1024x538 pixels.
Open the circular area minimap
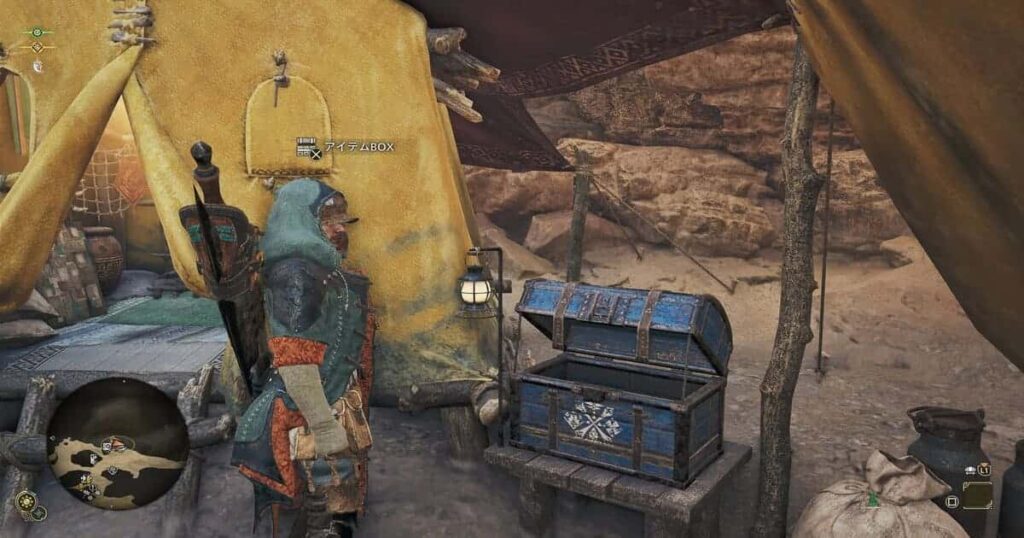[x=118, y=443]
